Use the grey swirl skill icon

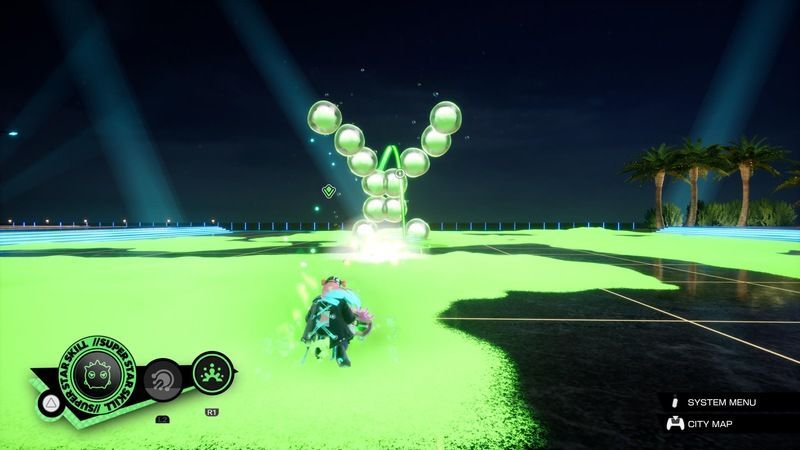coord(161,380)
